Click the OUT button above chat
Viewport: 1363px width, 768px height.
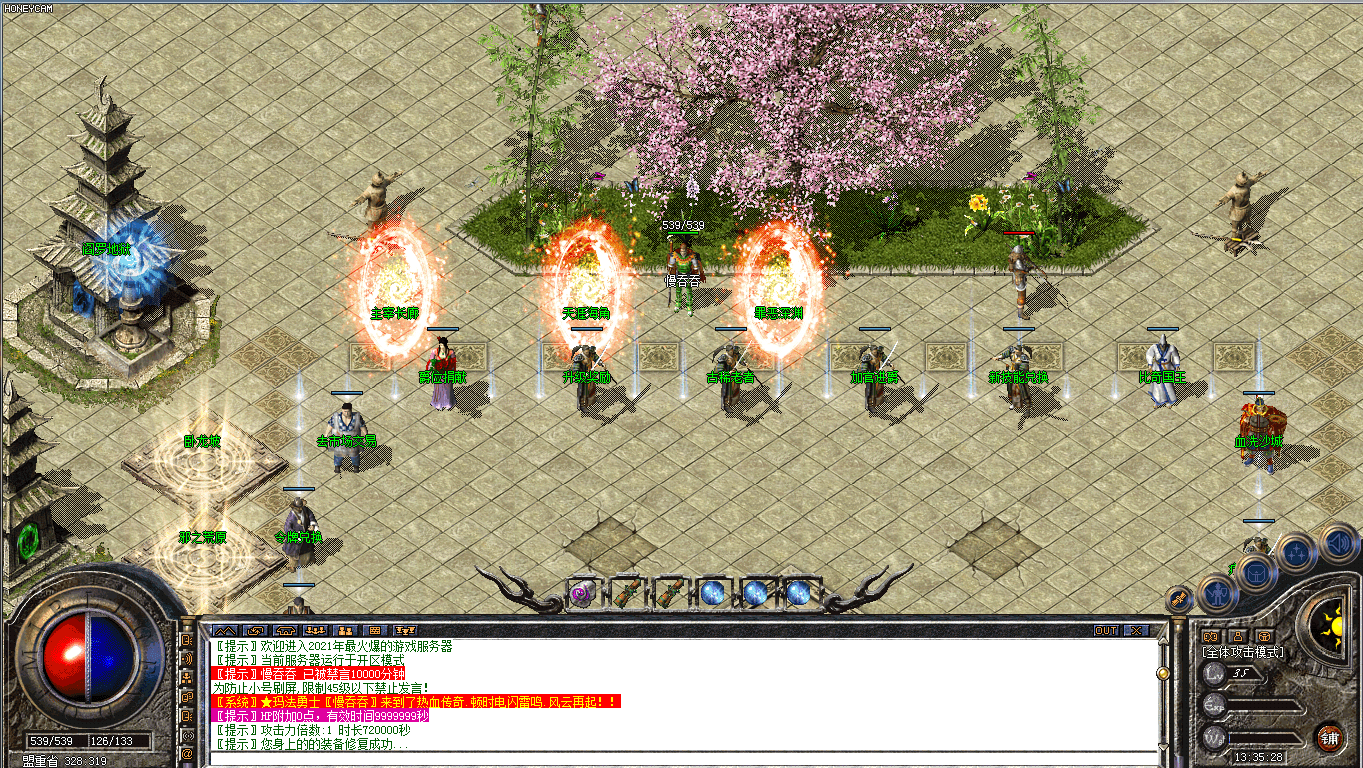(x=1106, y=631)
